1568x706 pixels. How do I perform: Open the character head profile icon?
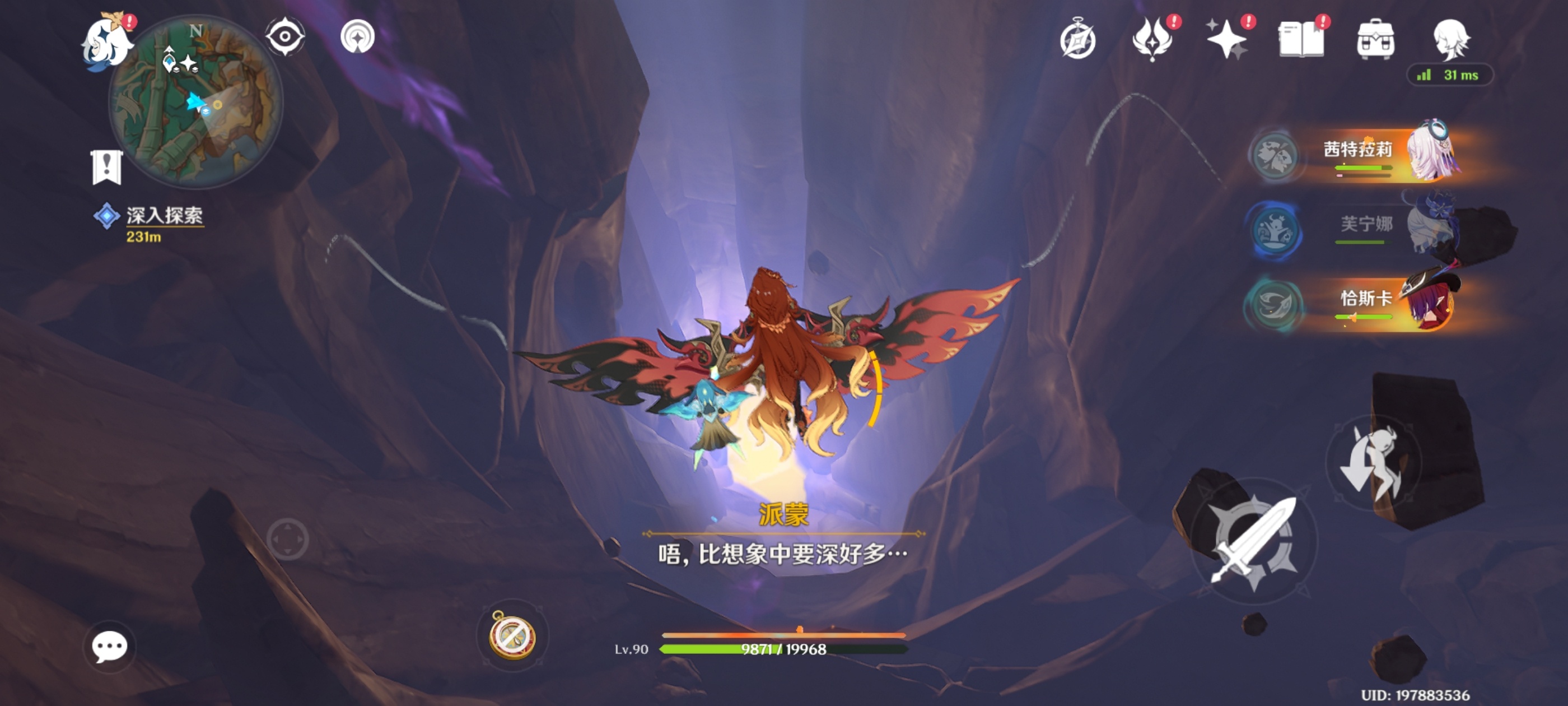1450,40
